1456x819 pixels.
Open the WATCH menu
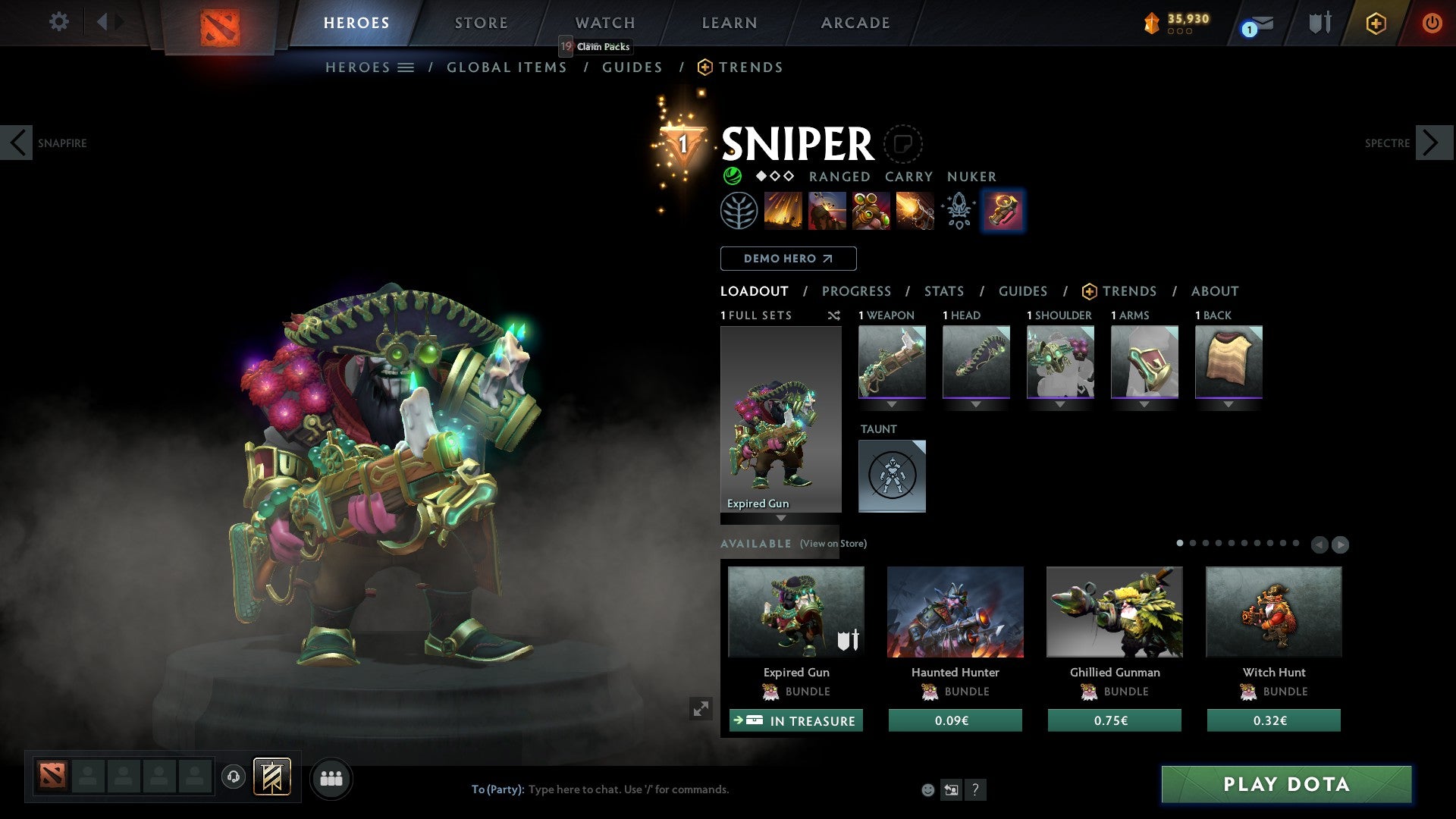(604, 23)
